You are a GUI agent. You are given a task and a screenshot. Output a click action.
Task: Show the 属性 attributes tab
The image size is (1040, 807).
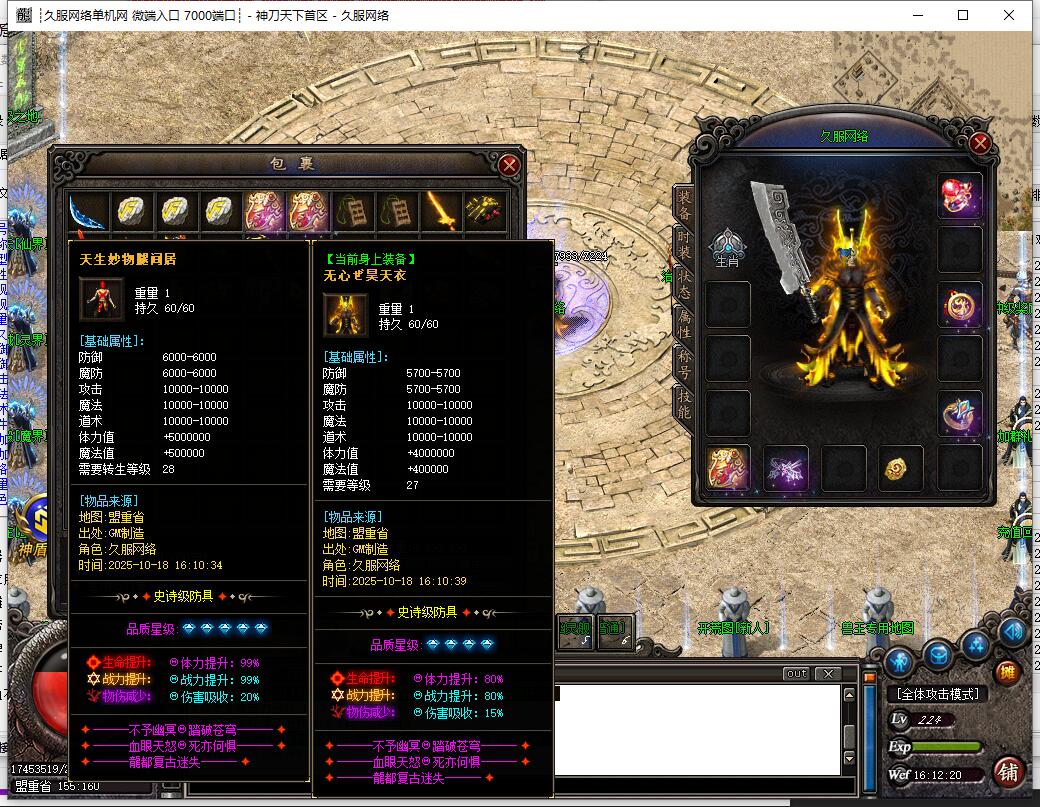pyautogui.click(x=684, y=321)
